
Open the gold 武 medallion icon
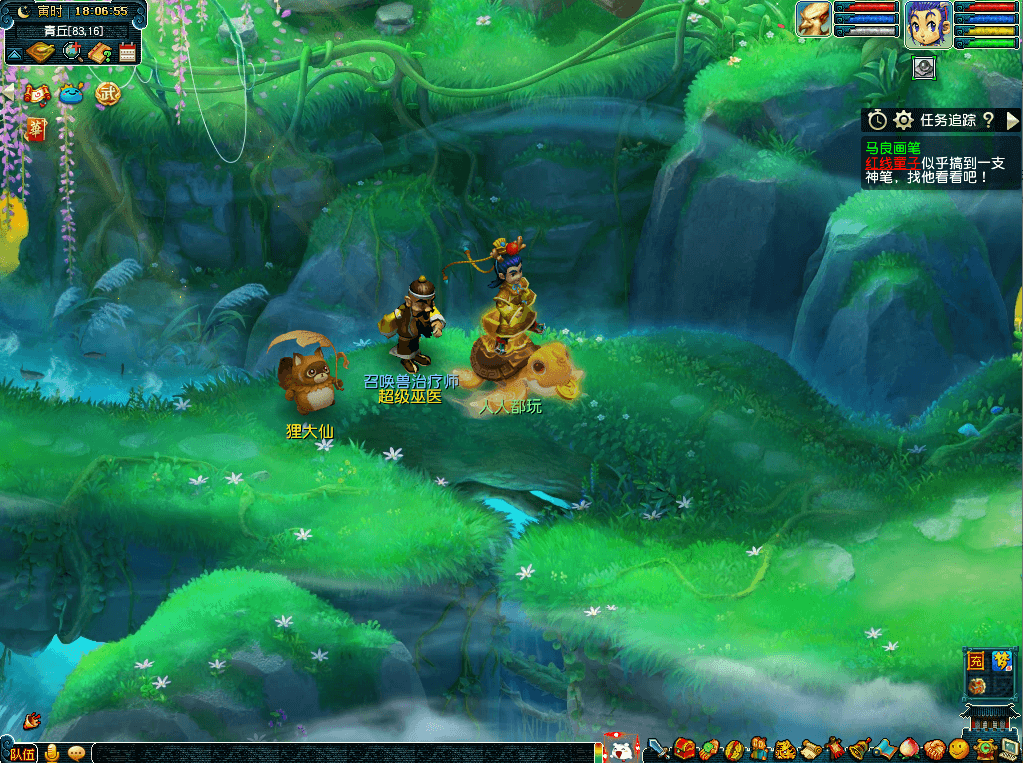(x=107, y=95)
